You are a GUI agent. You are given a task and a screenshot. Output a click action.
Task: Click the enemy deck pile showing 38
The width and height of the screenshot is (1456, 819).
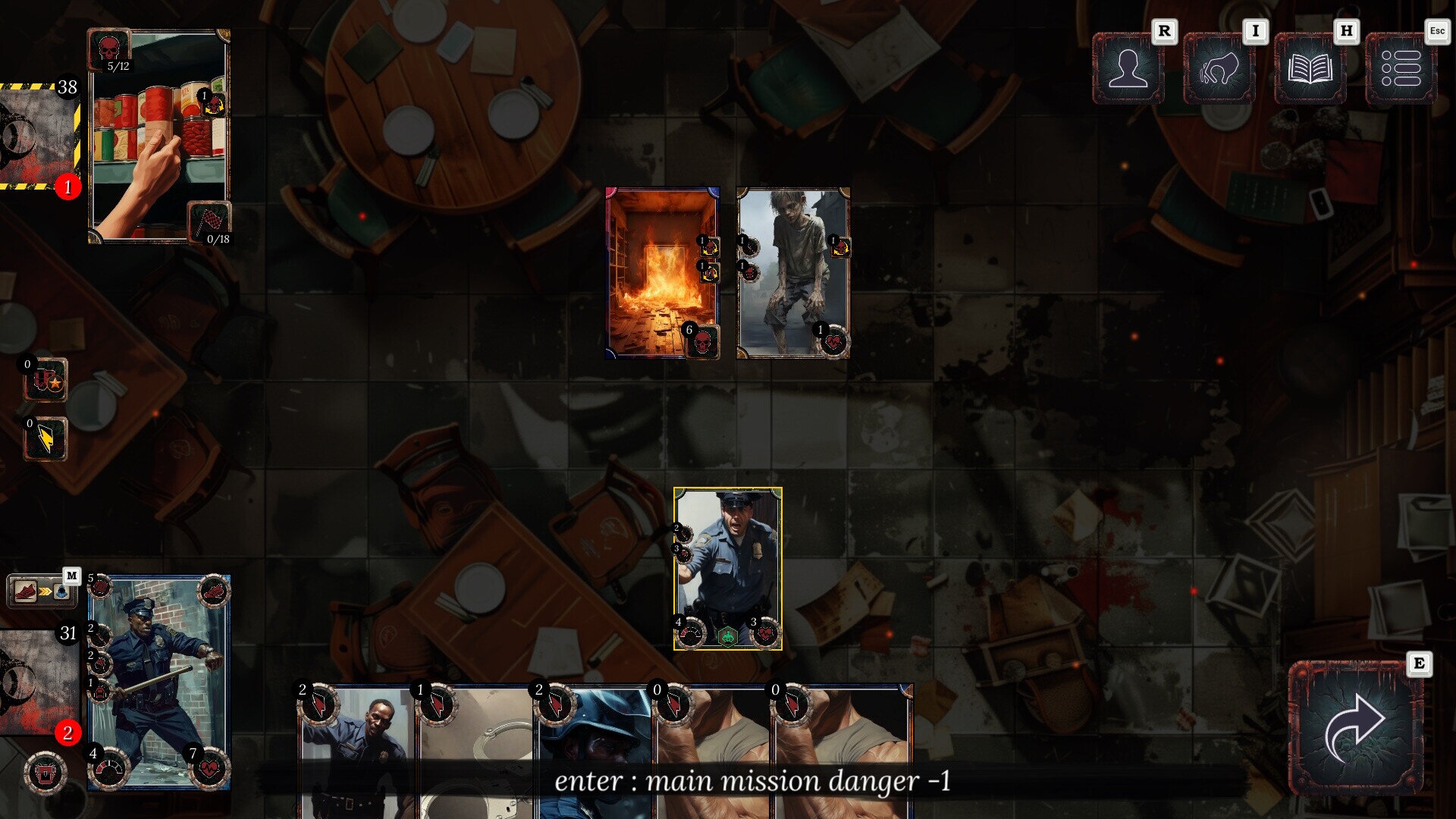pos(39,136)
